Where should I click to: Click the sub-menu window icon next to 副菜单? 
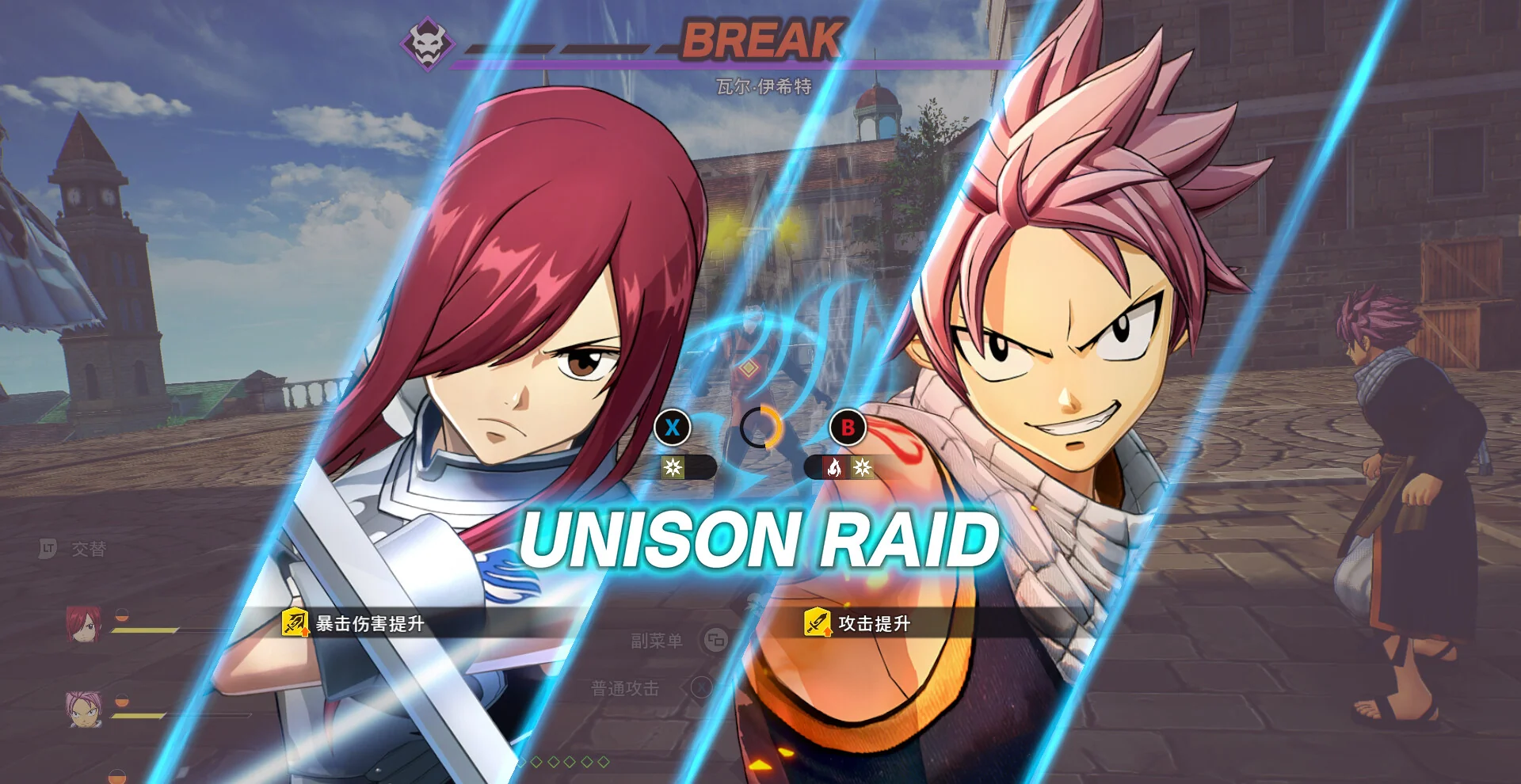pyautogui.click(x=715, y=640)
